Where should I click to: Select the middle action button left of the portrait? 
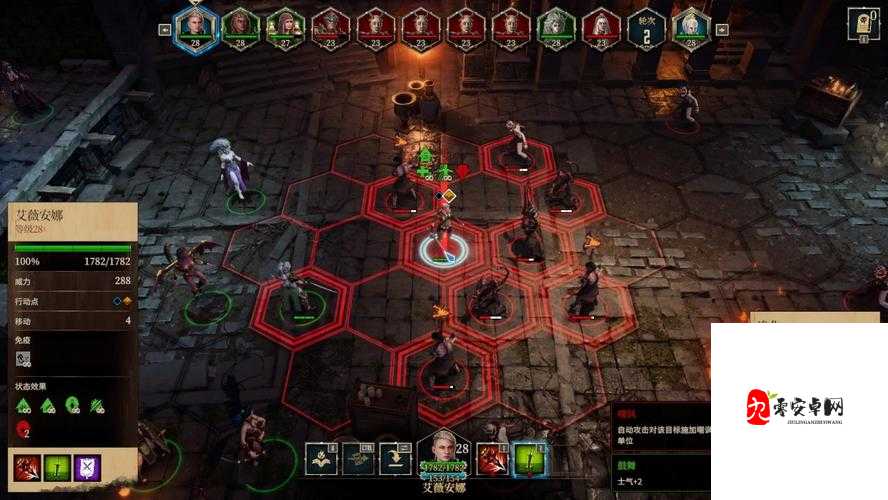click(357, 458)
